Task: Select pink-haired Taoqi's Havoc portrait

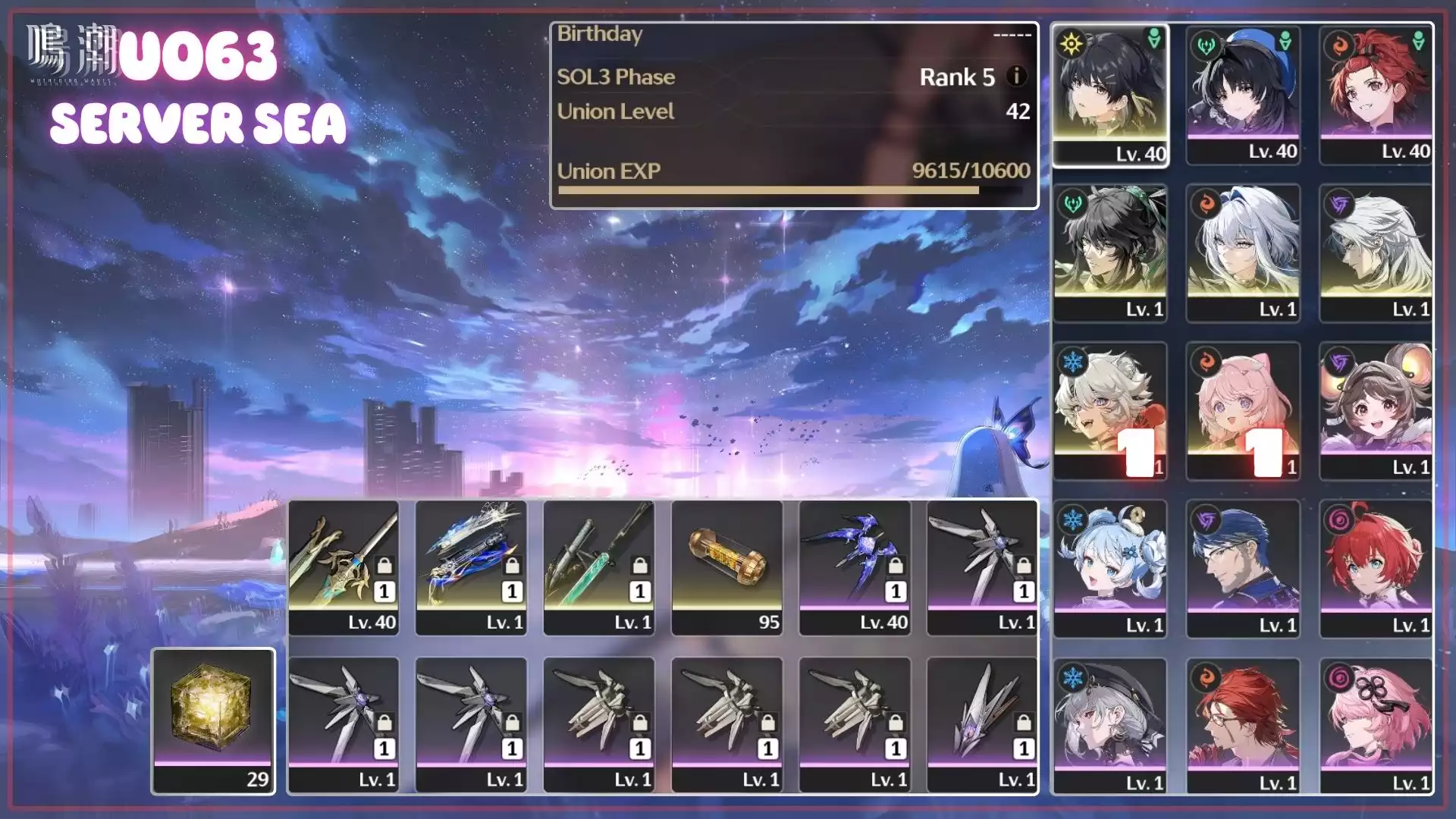Action: pos(1376,726)
